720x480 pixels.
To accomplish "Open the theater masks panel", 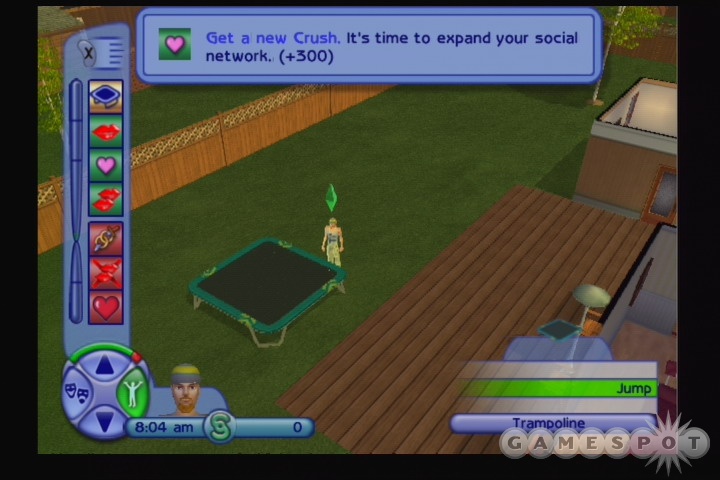I will [x=76, y=389].
